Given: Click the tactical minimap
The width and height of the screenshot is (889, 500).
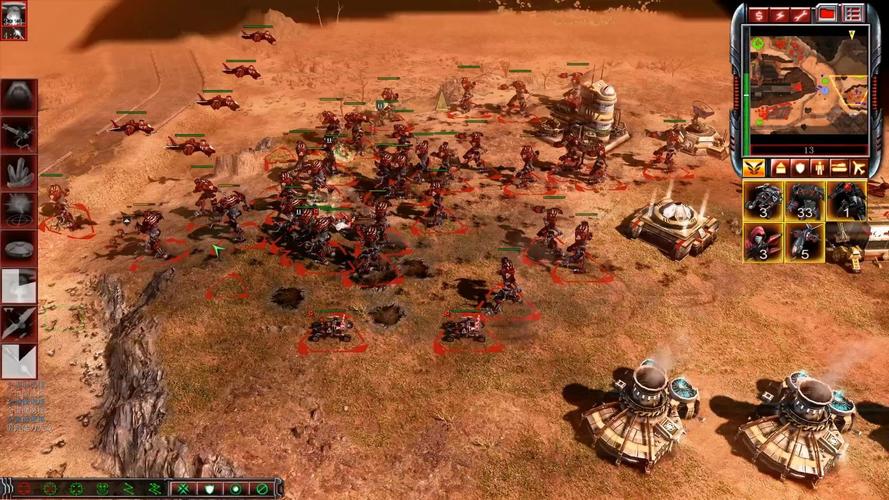Looking at the screenshot, I should [806, 83].
